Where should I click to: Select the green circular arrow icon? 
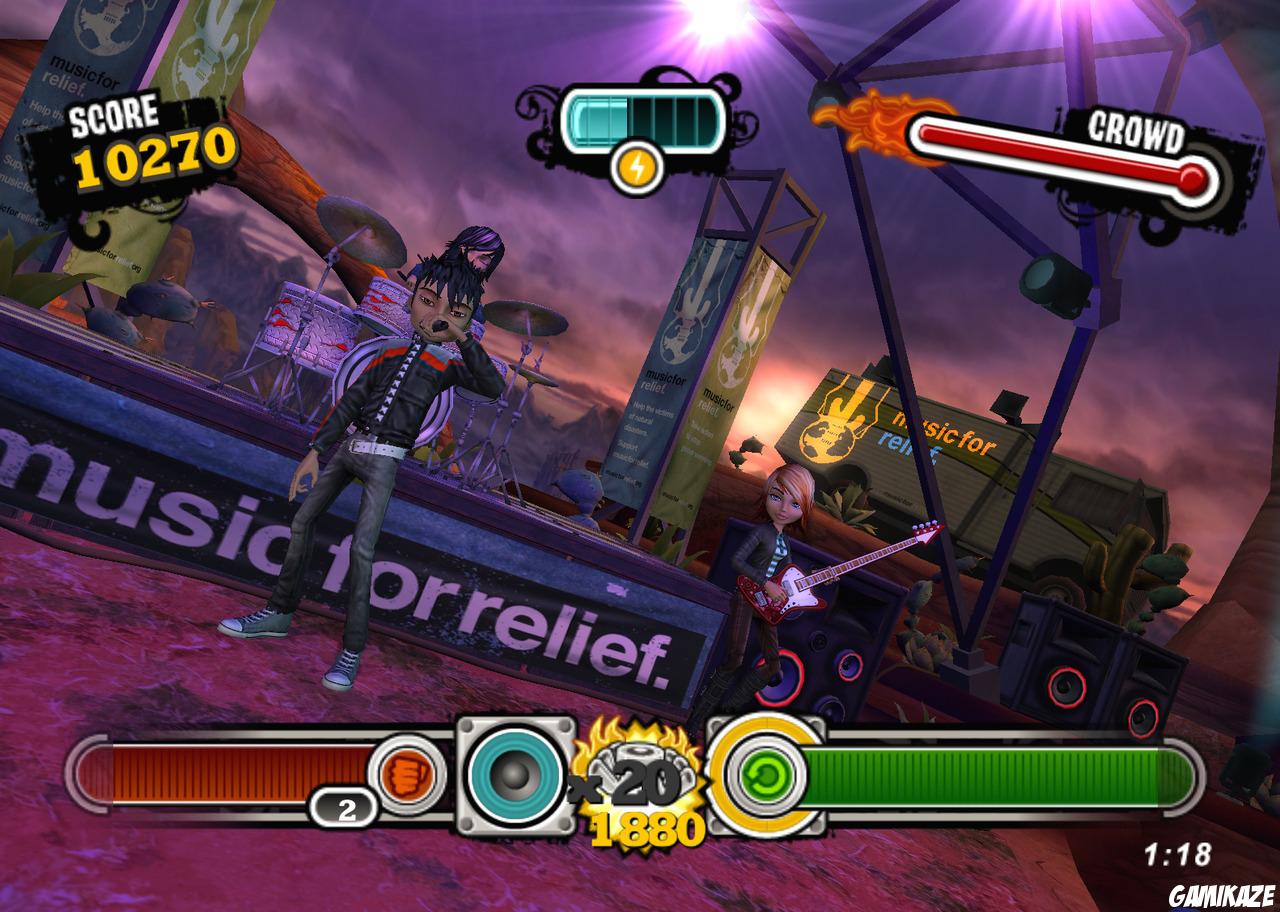coord(765,775)
